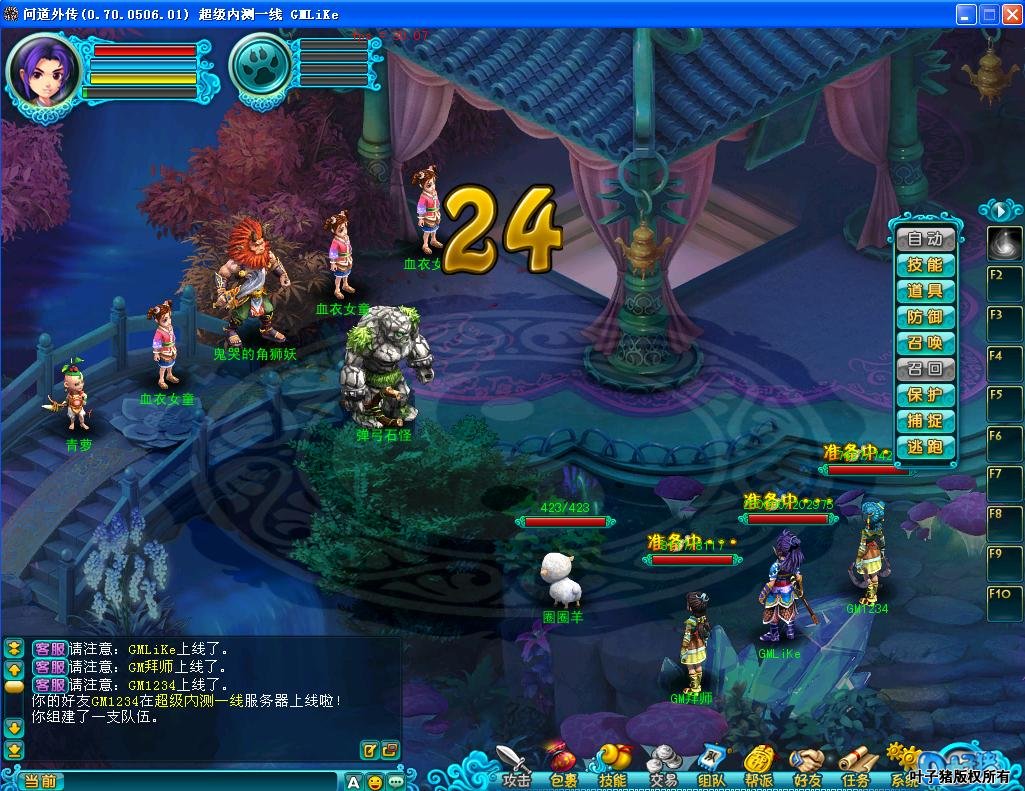Open the 包裹 (Bag) red pouch icon
The image size is (1025, 791).
(563, 764)
